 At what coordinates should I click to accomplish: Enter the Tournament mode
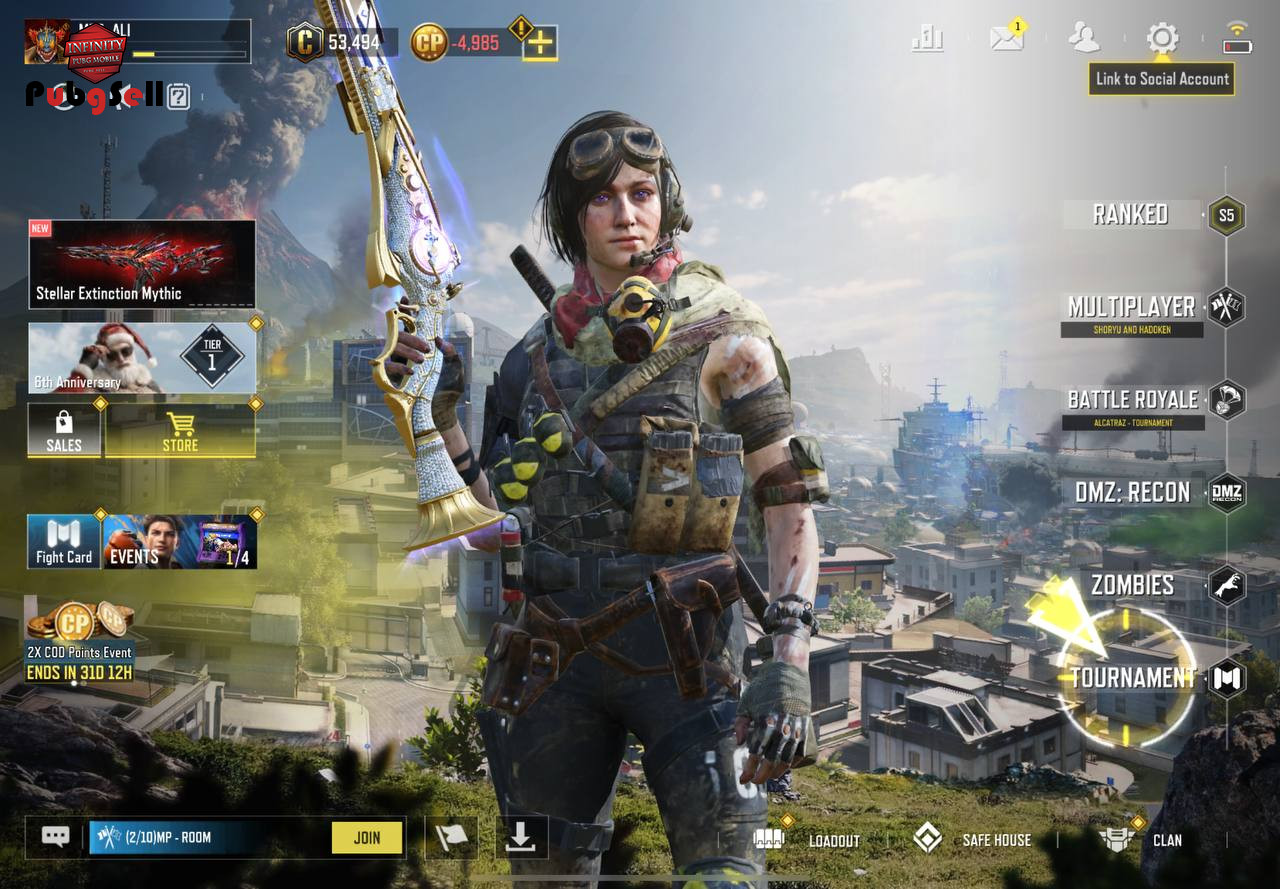1133,678
